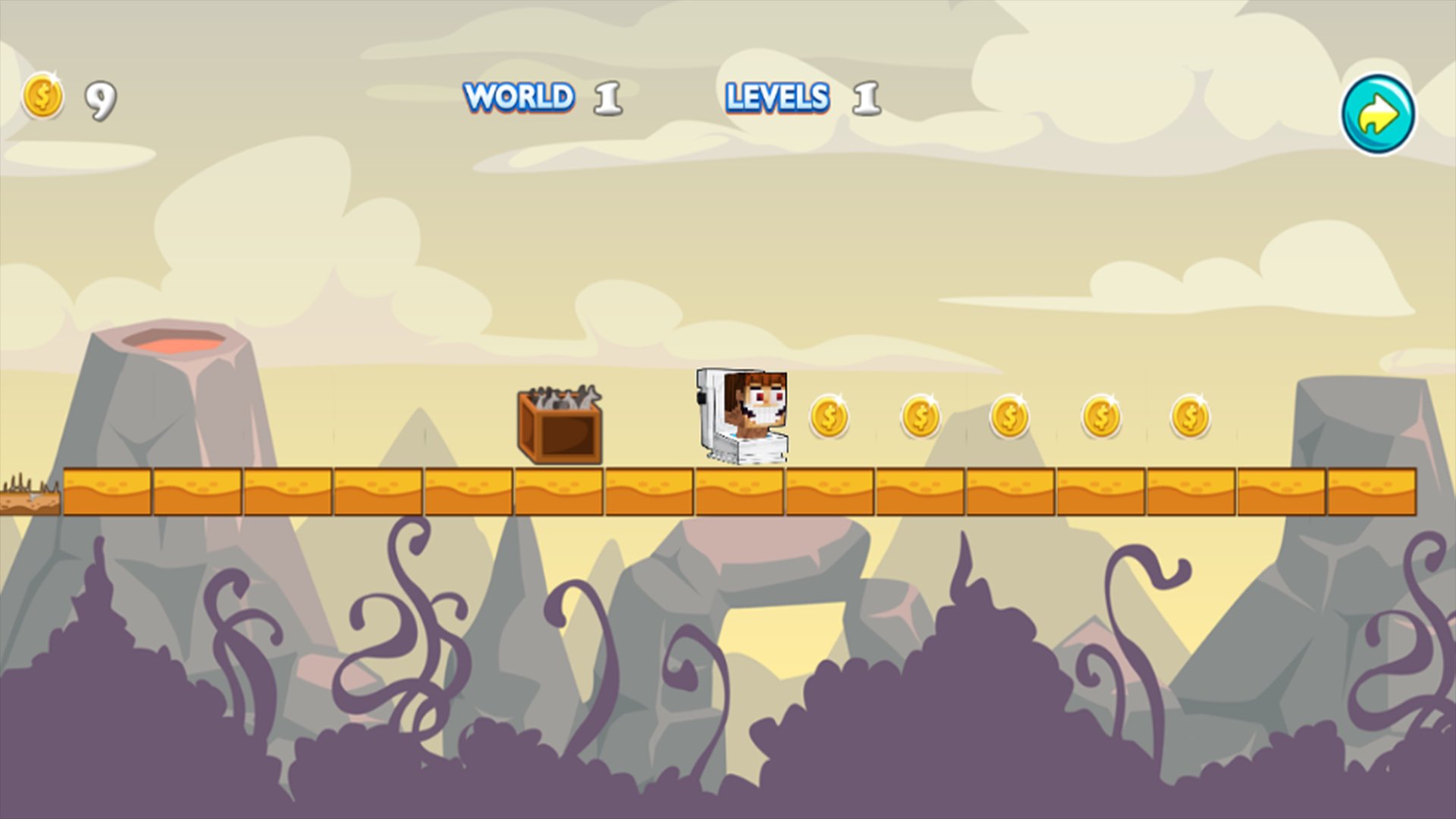
Task: Click the wooden crate with scrap metal
Action: pos(559,425)
